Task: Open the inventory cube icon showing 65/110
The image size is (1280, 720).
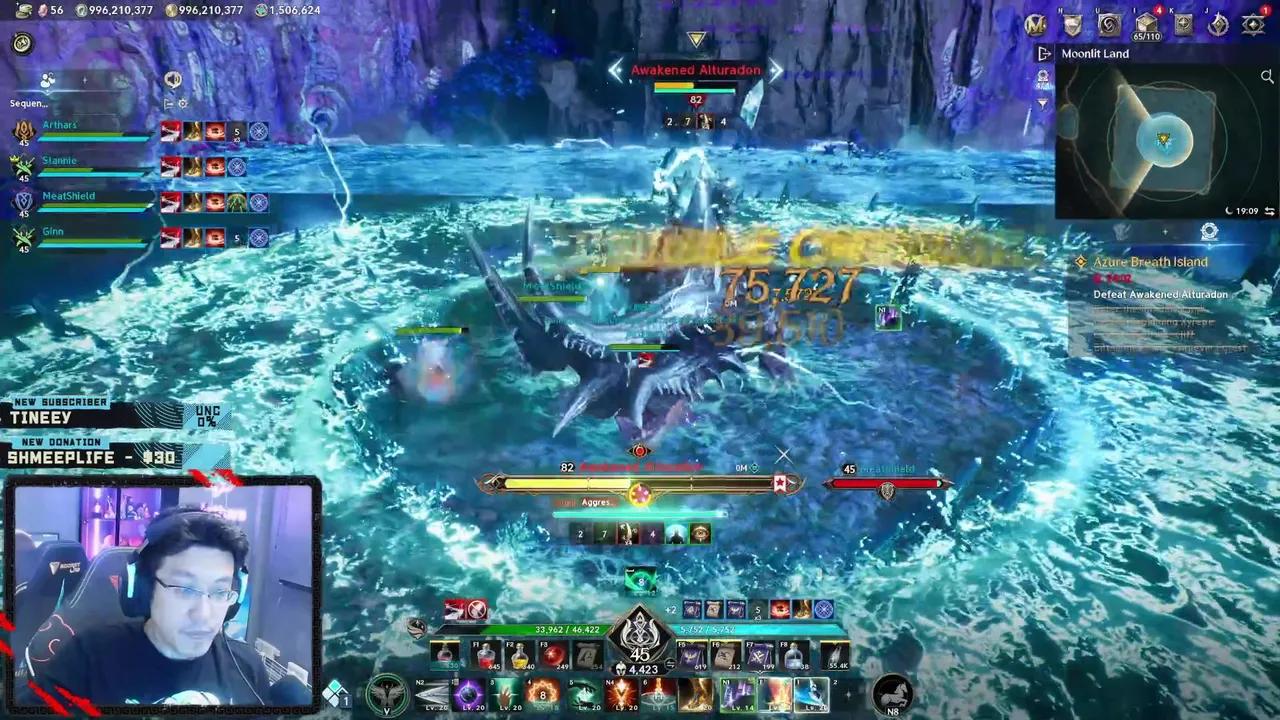Action: (x=1146, y=25)
